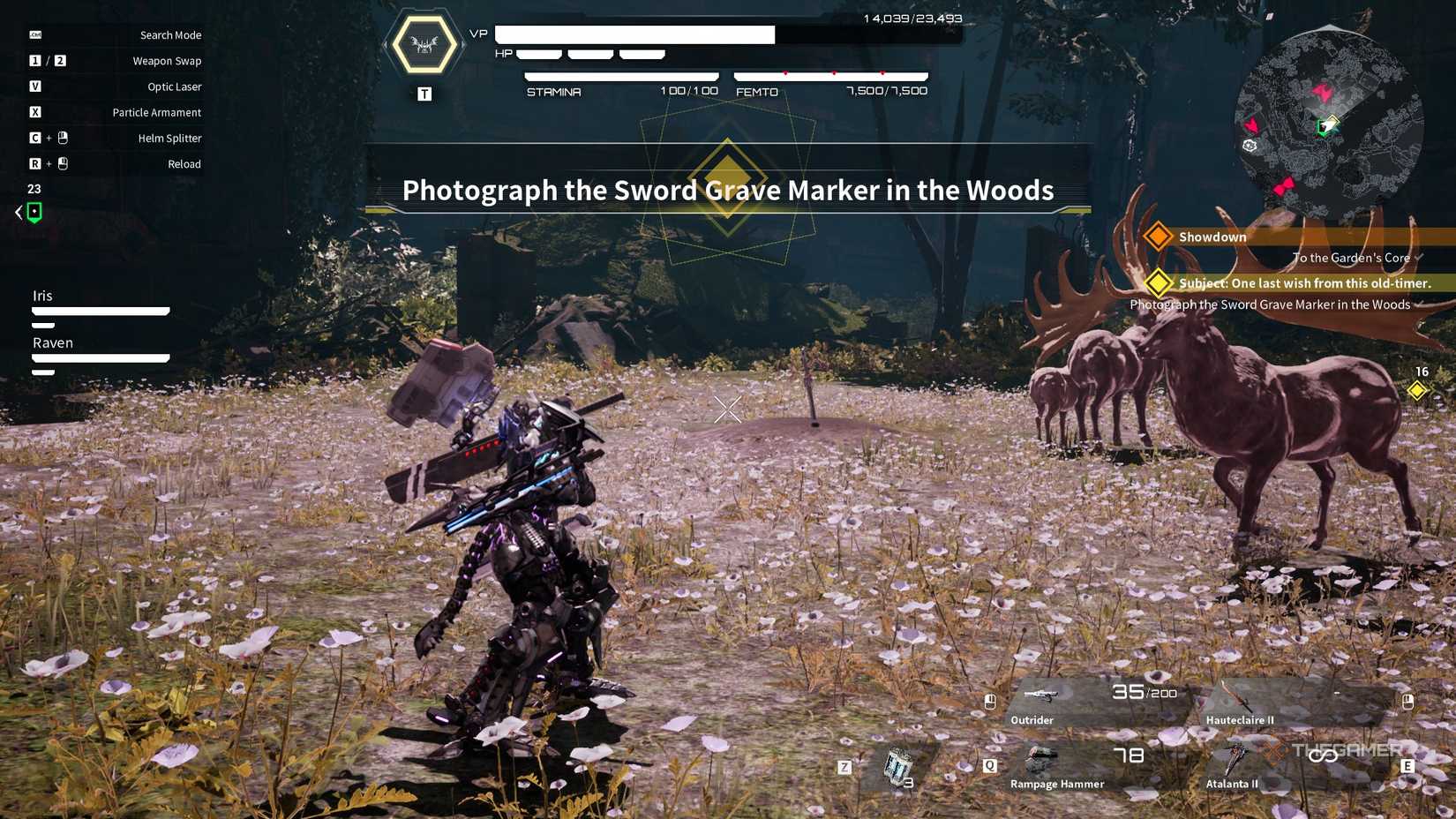The width and height of the screenshot is (1456, 819).
Task: Click the green shield badge below the number 23
Action: pos(34,212)
